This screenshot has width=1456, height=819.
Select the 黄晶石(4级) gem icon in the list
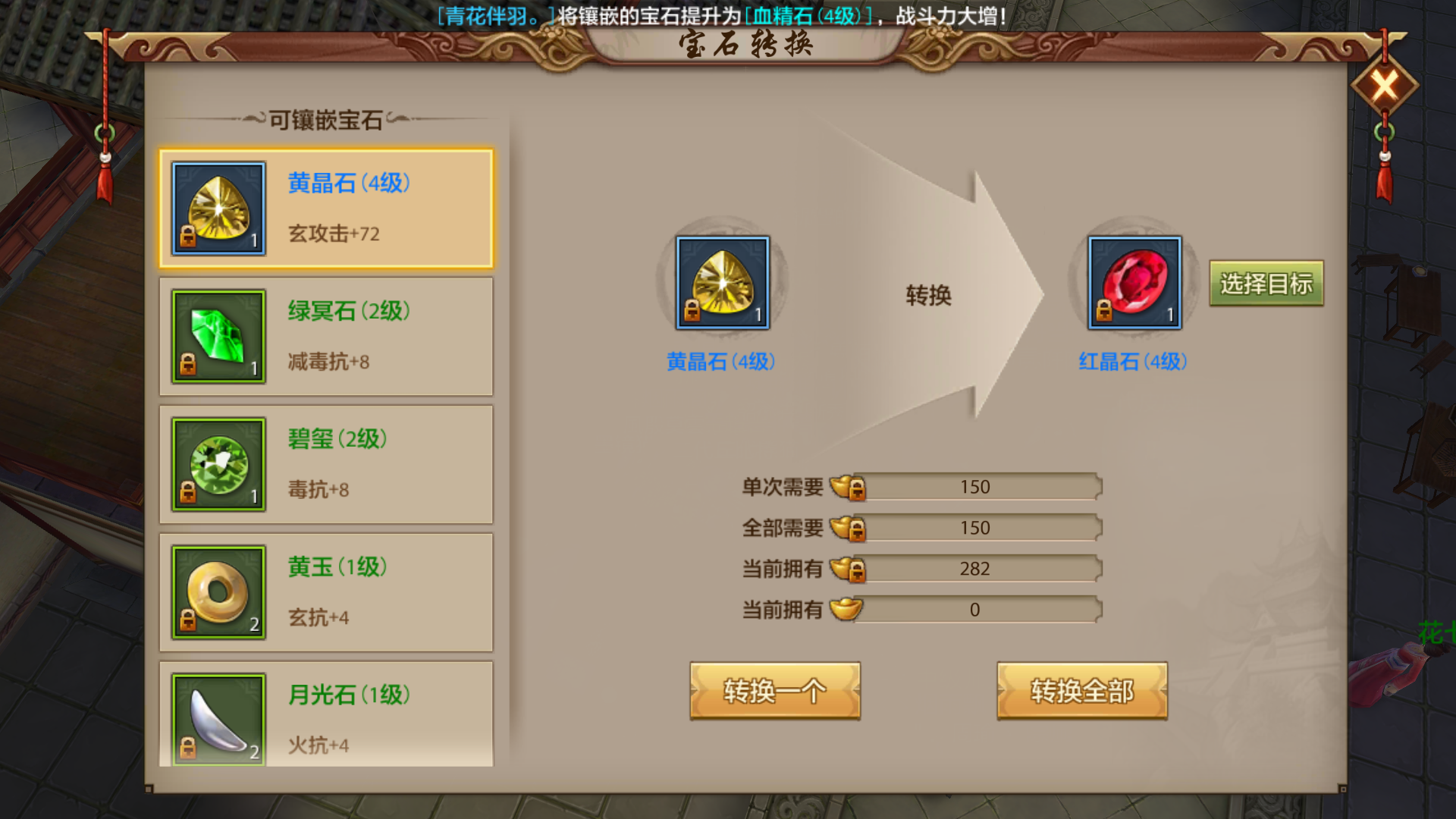[x=218, y=207]
